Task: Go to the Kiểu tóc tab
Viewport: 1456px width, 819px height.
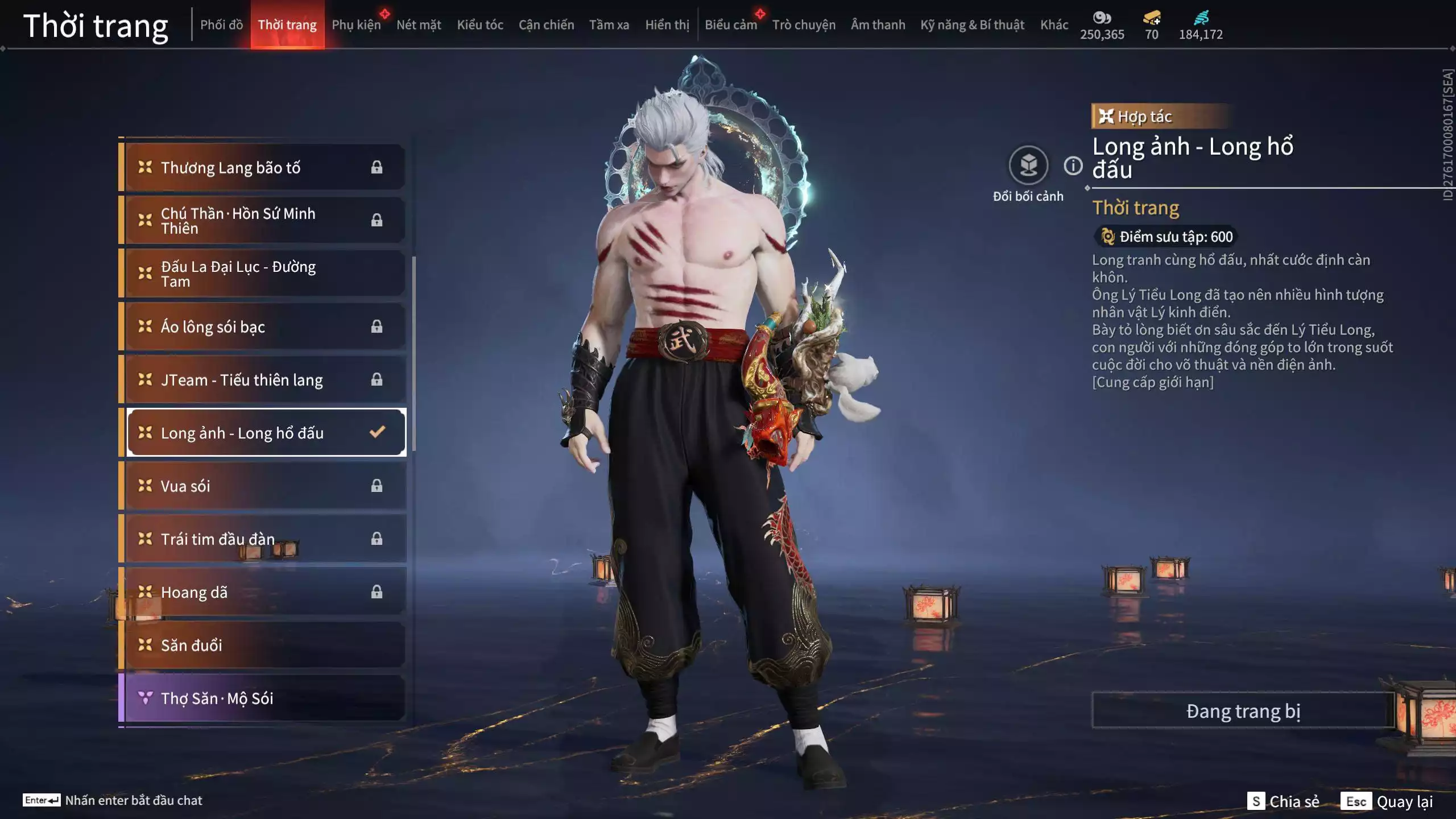Action: click(x=480, y=25)
